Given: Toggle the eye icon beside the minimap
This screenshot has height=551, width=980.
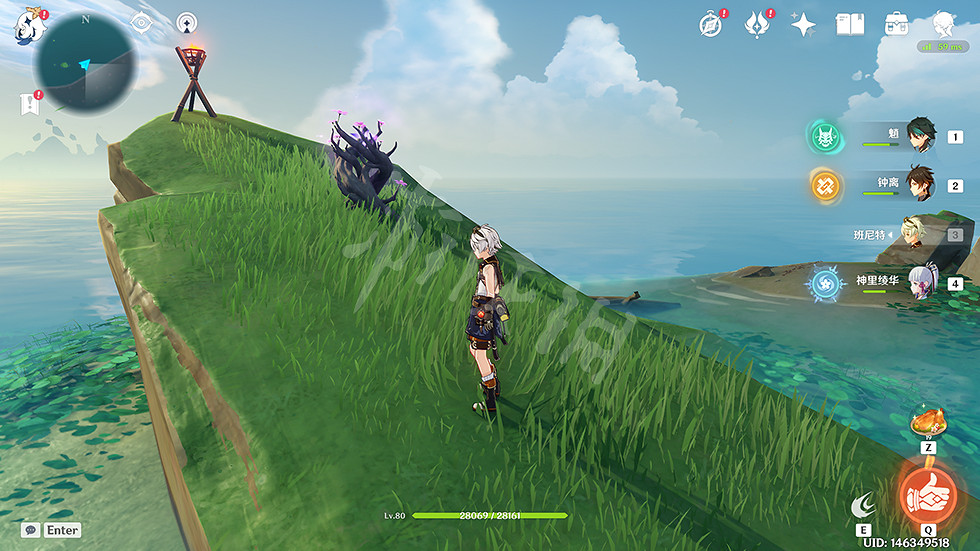Looking at the screenshot, I should tap(141, 23).
